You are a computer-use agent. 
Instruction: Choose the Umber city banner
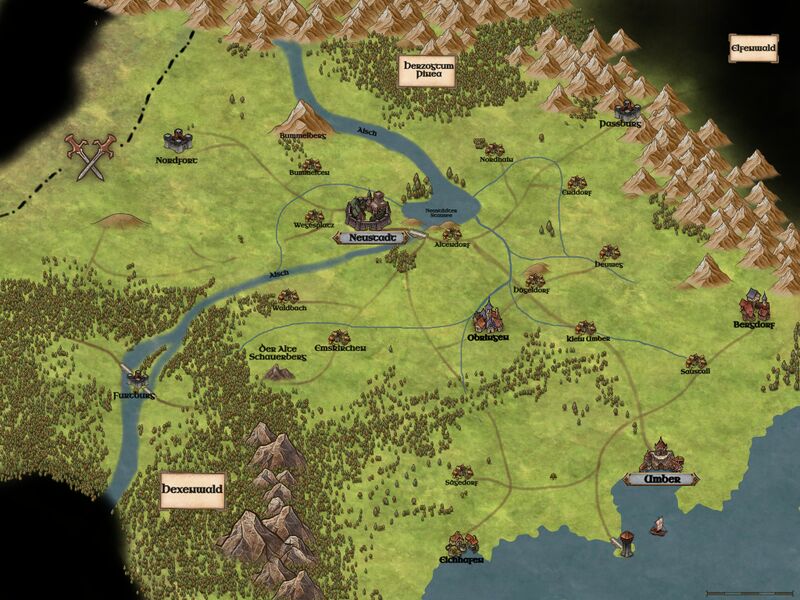click(662, 480)
